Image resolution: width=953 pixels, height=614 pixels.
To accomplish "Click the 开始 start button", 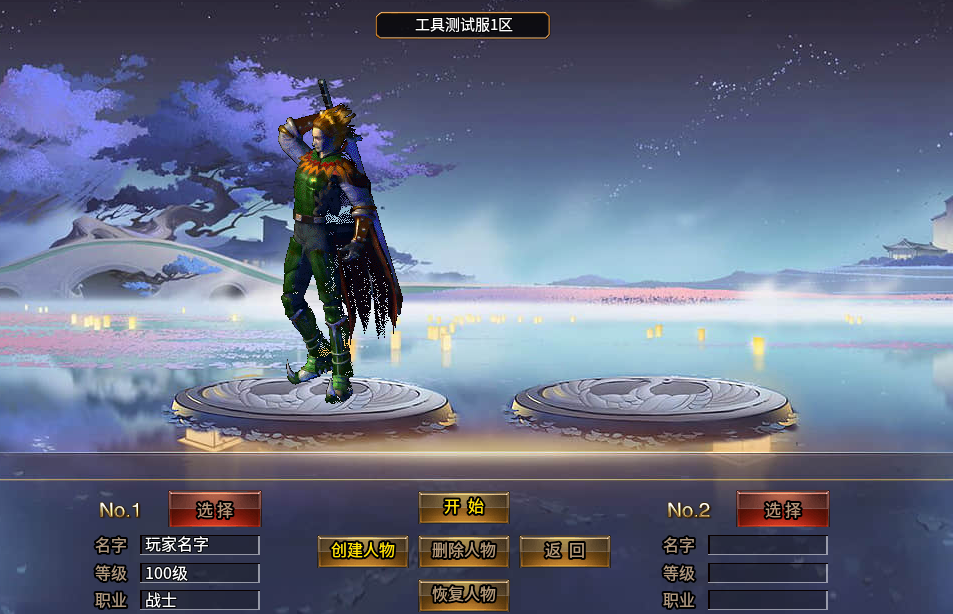I will pos(463,507).
